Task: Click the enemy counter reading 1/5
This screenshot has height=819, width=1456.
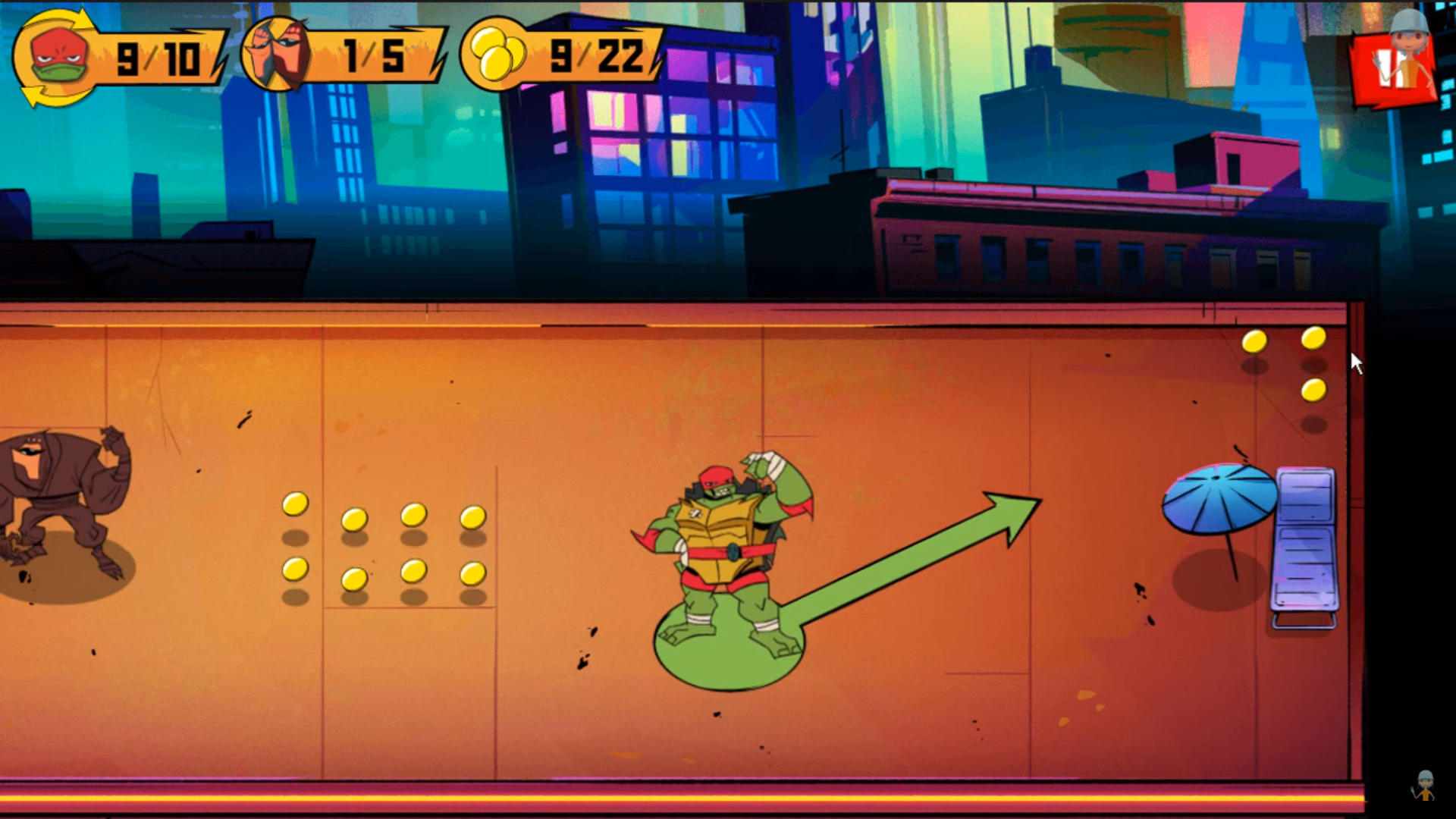Action: click(x=372, y=55)
